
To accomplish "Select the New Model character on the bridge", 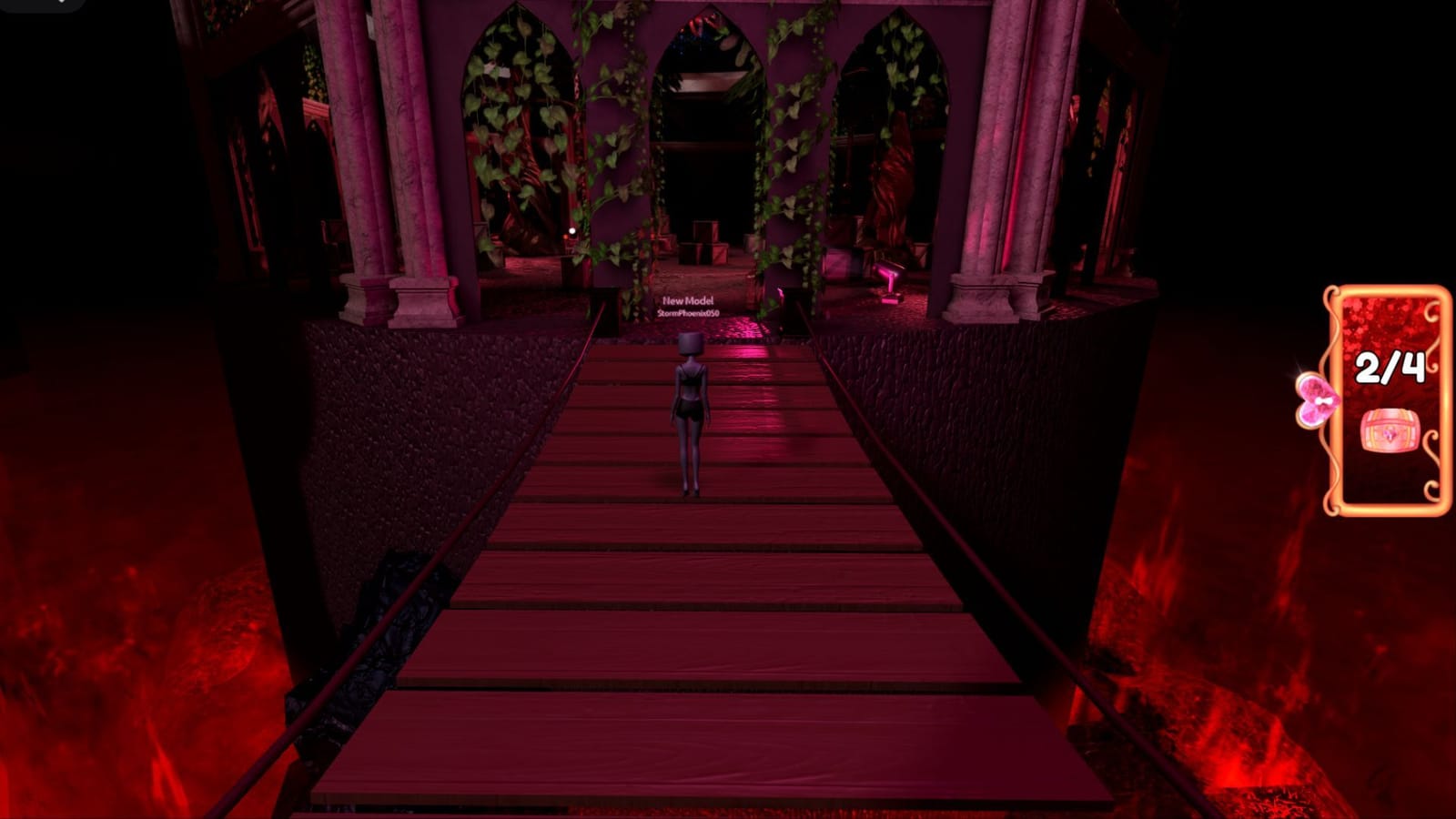I will coord(690,409).
